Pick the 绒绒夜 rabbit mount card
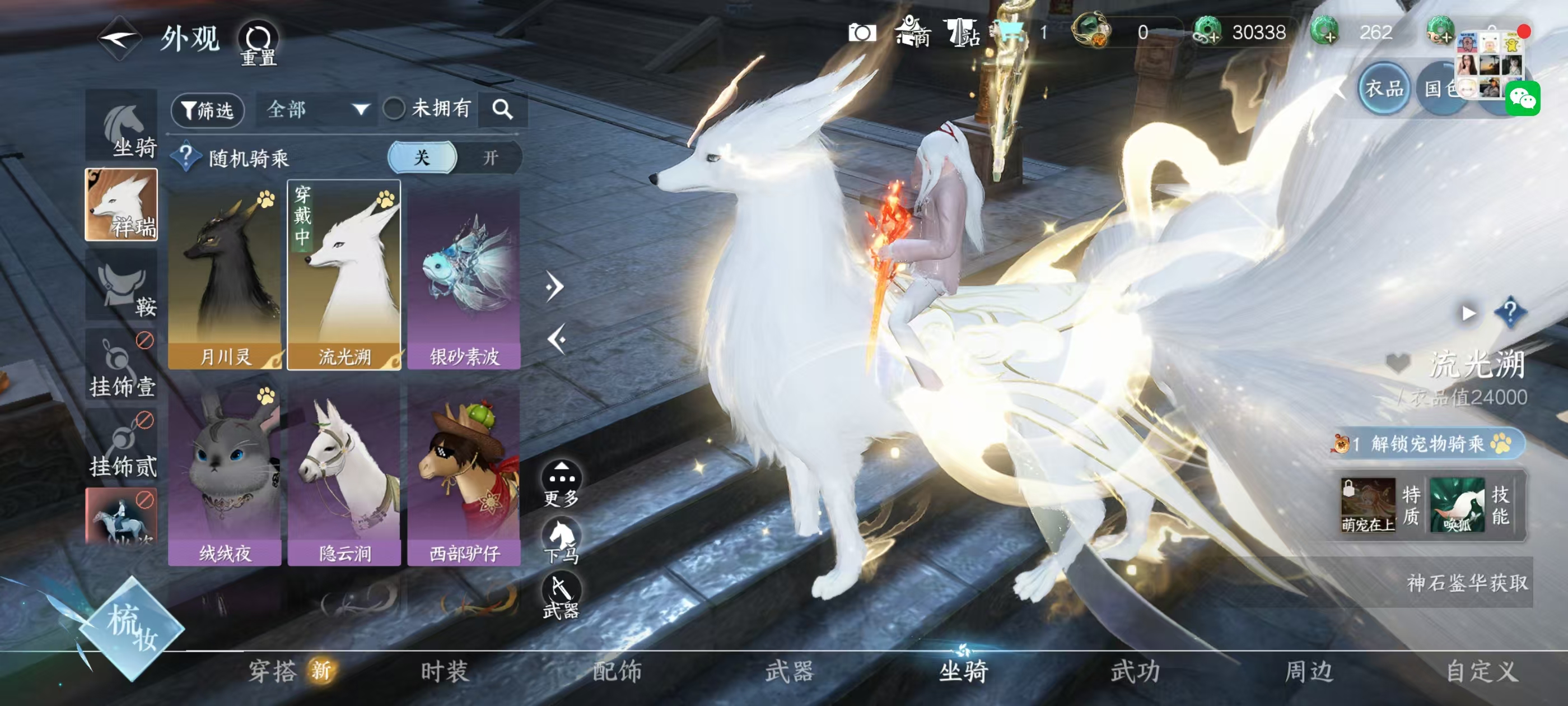This screenshot has height=706, width=1568. coord(225,474)
